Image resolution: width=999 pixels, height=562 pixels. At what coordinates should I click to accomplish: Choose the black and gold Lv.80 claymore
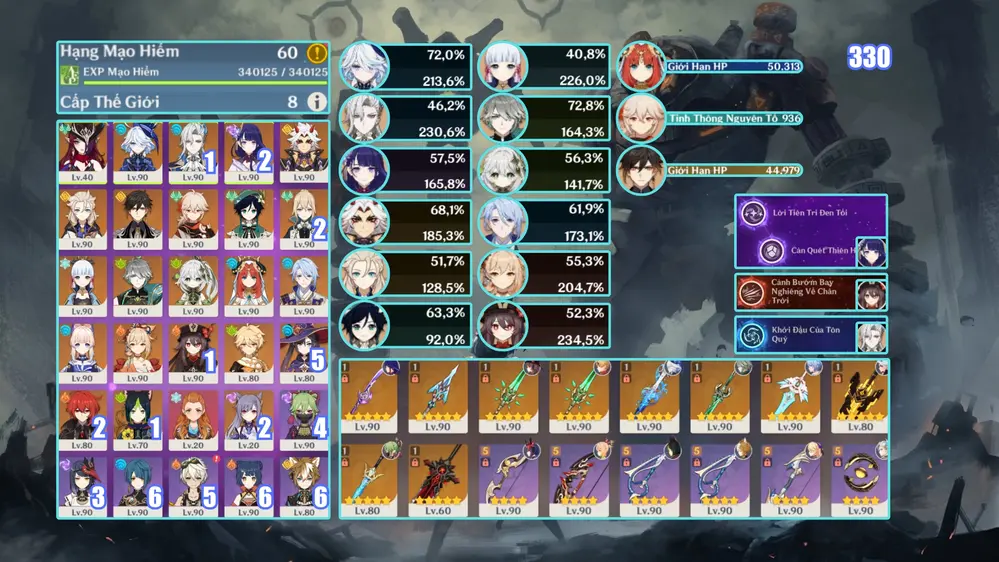tap(860, 394)
